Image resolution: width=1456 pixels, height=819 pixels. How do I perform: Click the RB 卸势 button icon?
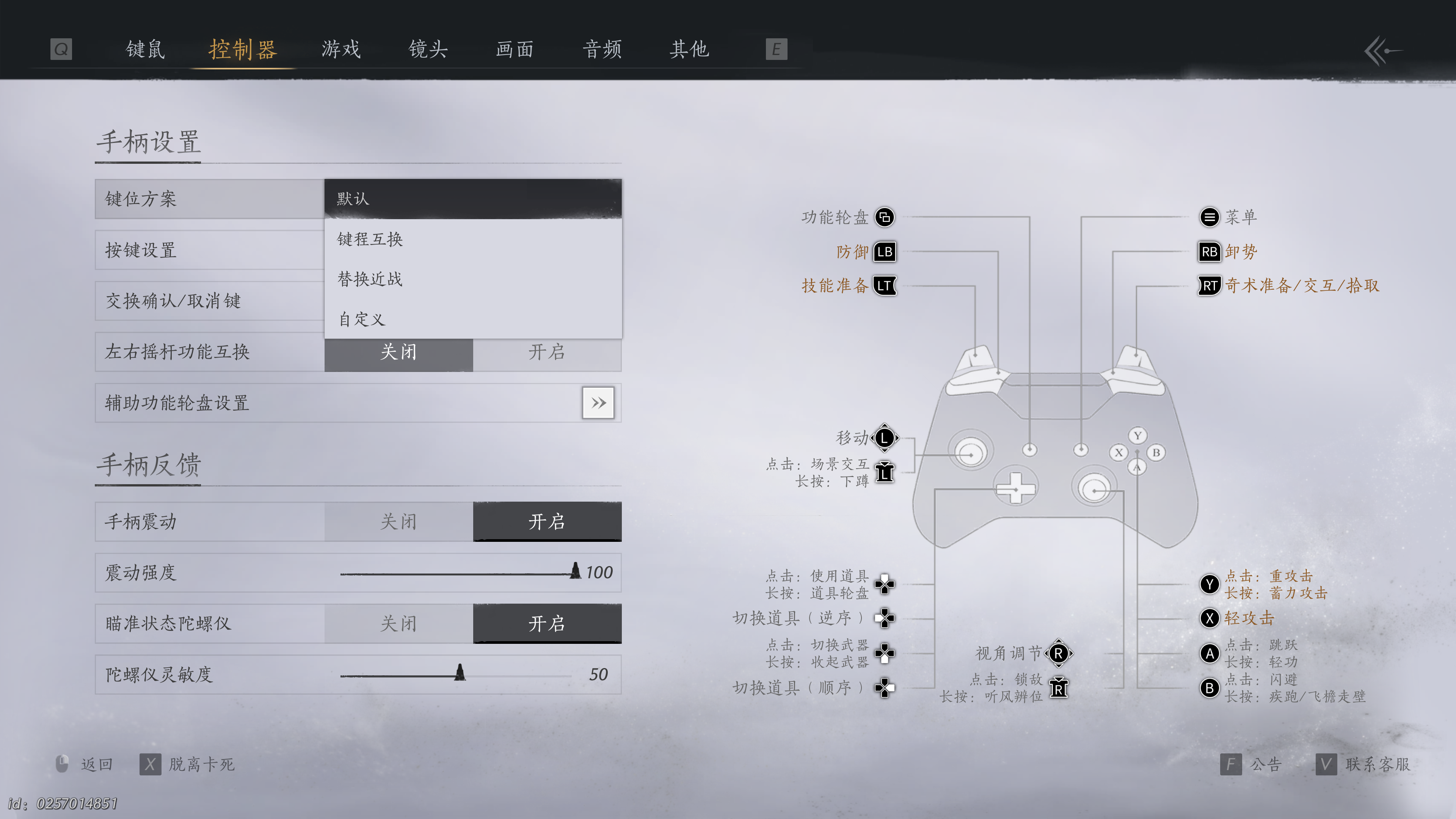[1210, 252]
